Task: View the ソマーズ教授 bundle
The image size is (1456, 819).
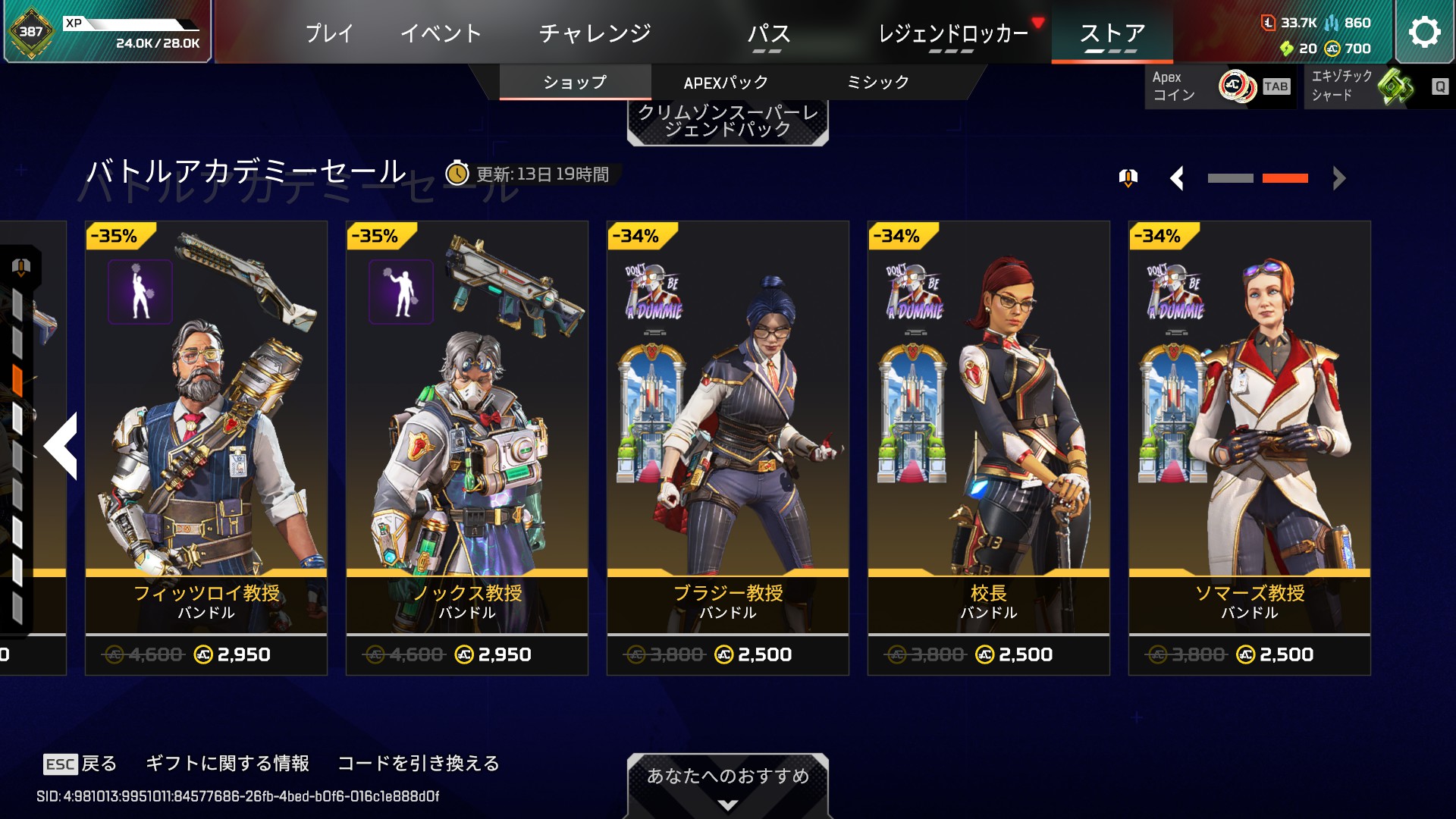Action: click(1250, 447)
